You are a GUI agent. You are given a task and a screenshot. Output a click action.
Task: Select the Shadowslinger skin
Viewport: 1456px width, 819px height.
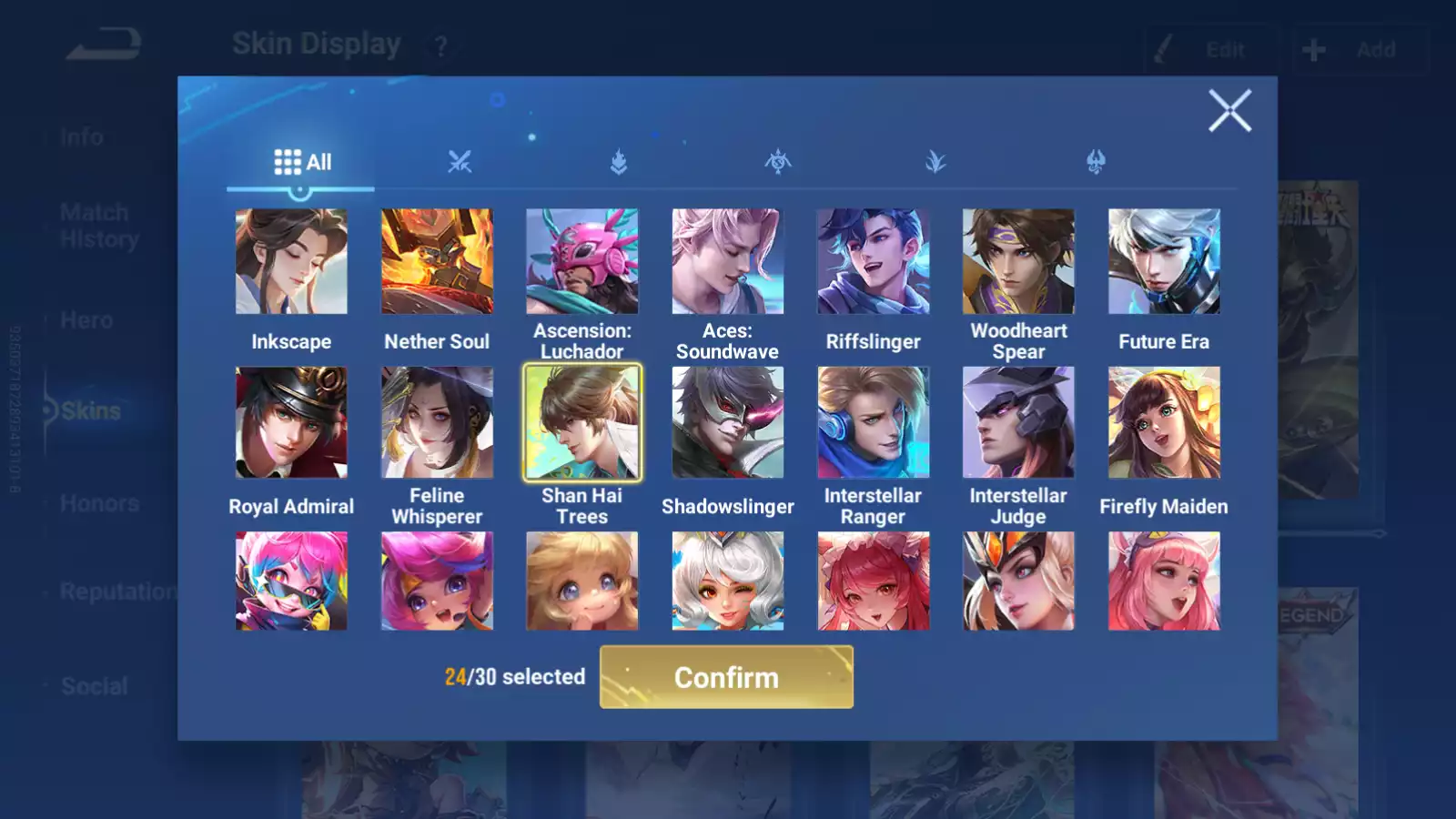pos(727,422)
